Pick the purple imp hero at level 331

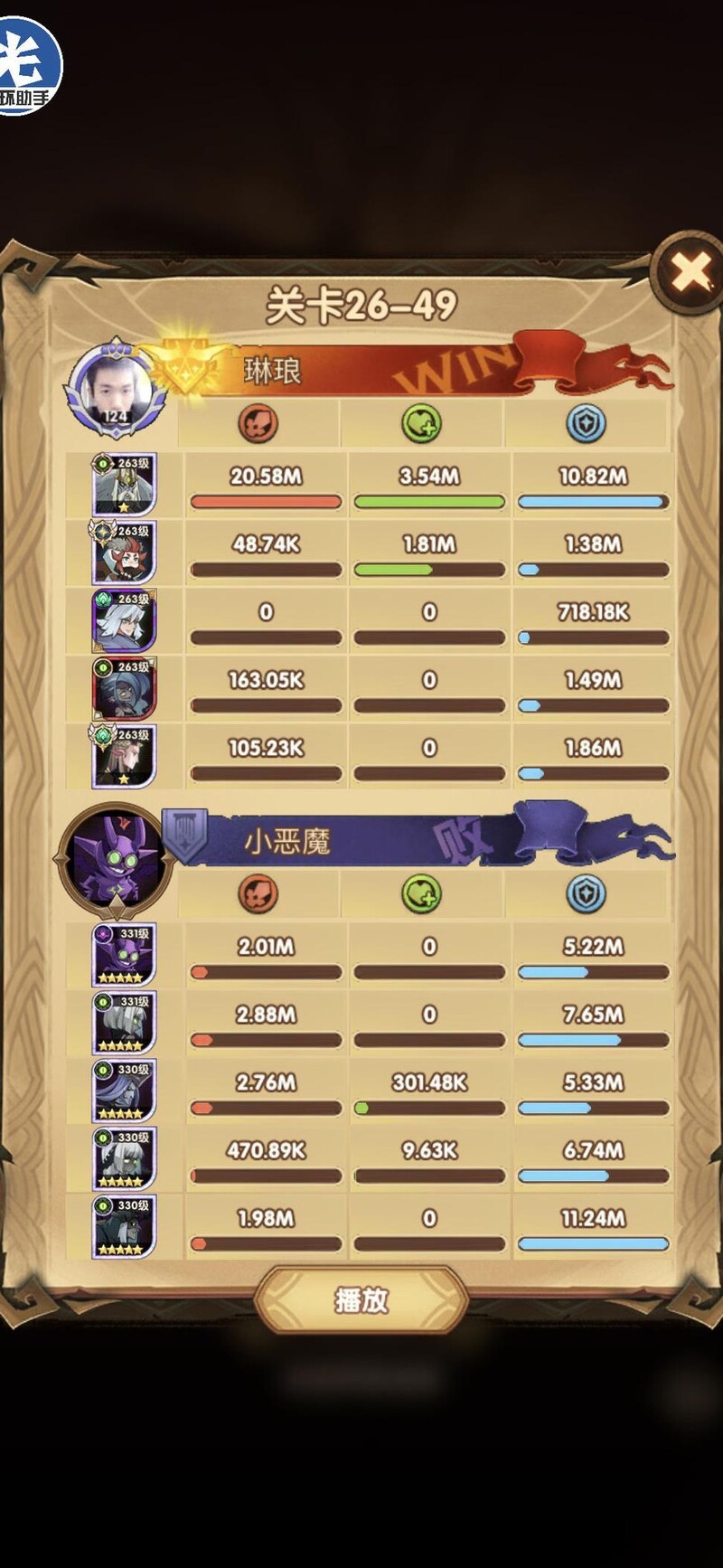pyautogui.click(x=124, y=955)
